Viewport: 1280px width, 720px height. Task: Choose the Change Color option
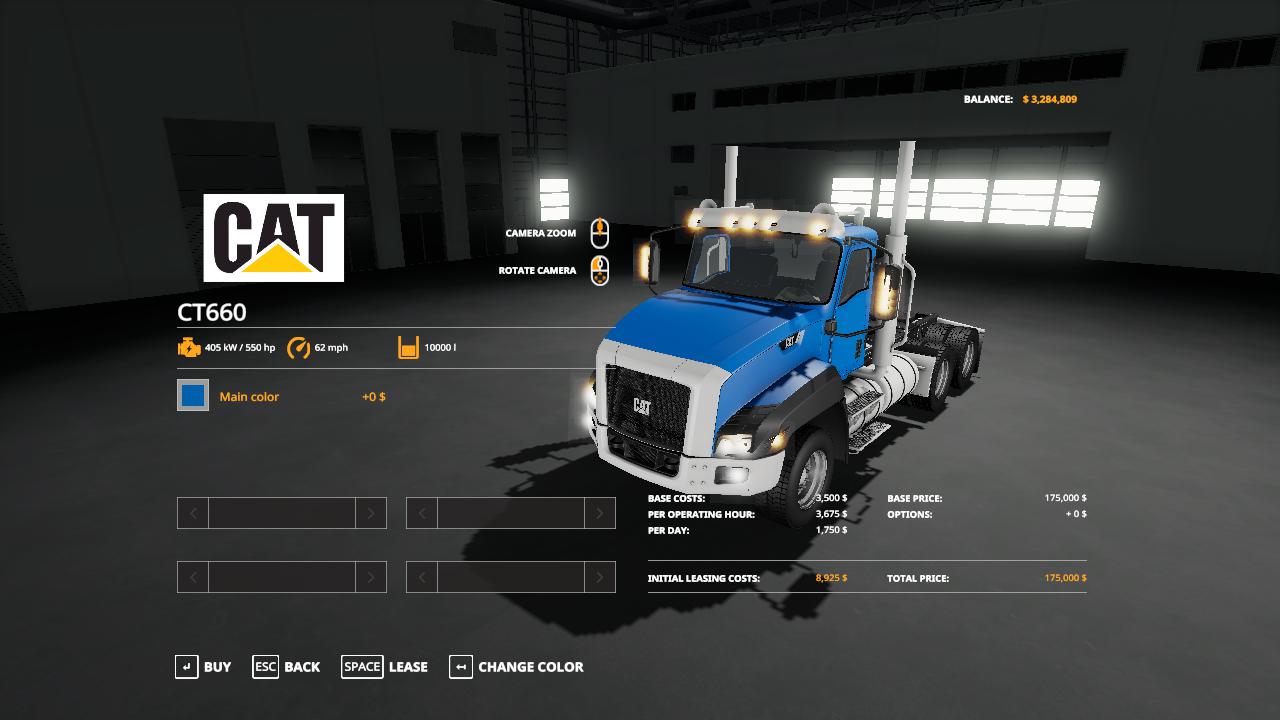pyautogui.click(x=516, y=667)
